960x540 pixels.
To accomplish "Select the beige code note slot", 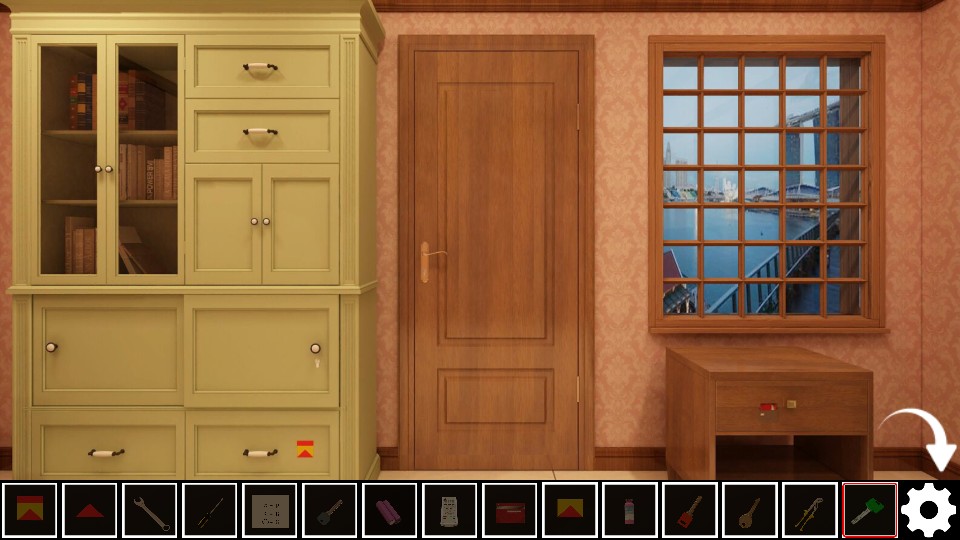I will point(270,510).
